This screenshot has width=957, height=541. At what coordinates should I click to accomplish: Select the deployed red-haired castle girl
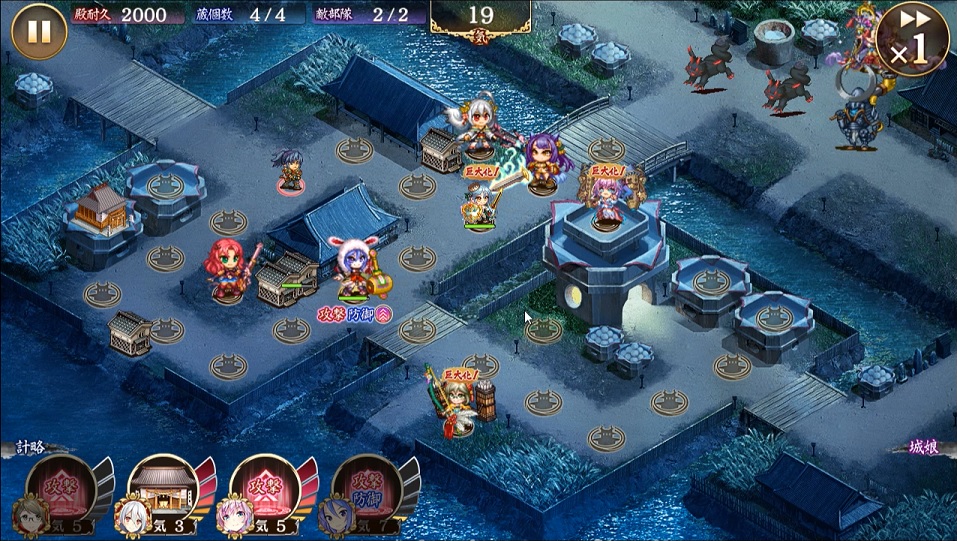point(229,269)
